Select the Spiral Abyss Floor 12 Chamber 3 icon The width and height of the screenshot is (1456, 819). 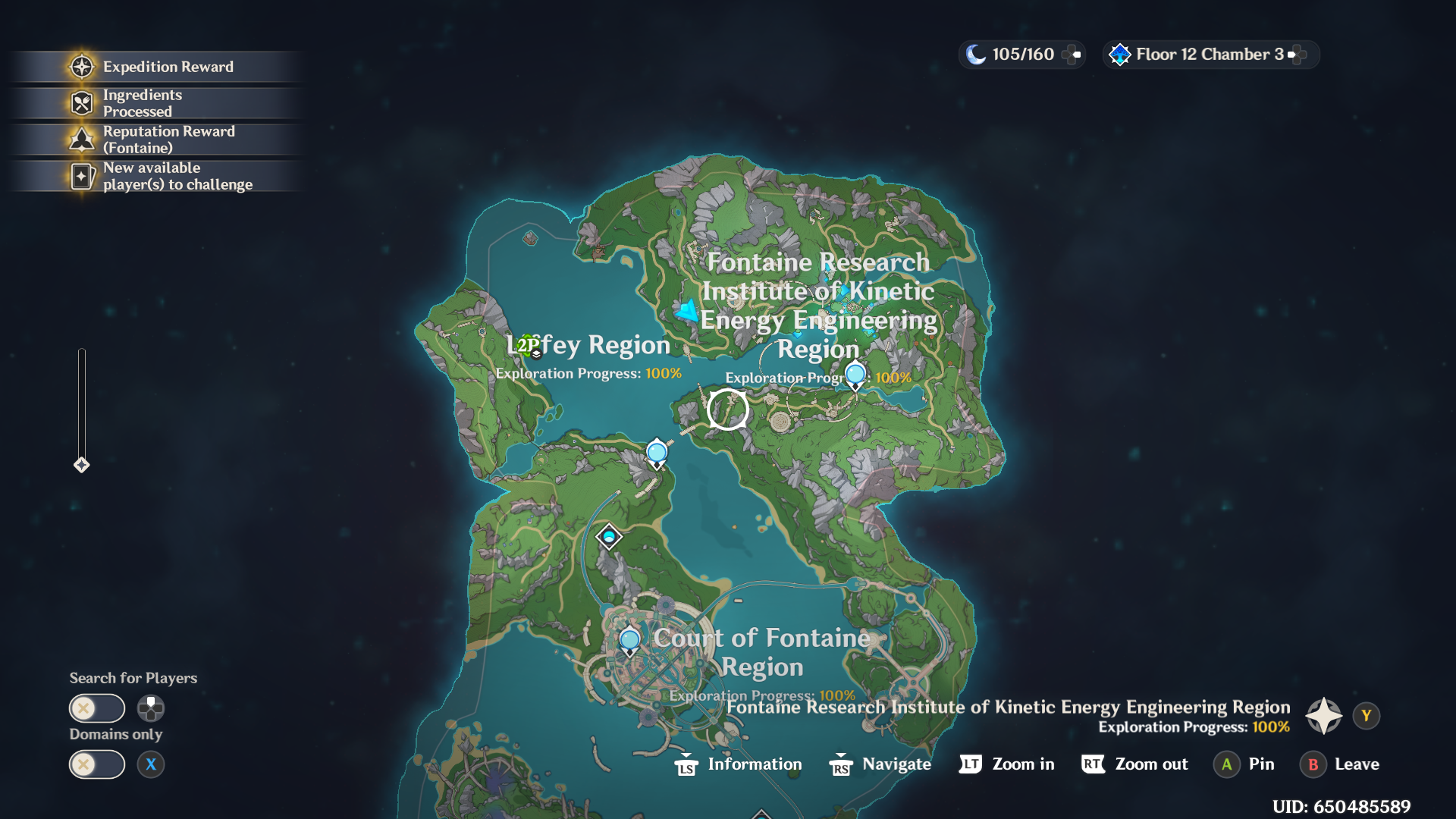[x=1119, y=54]
